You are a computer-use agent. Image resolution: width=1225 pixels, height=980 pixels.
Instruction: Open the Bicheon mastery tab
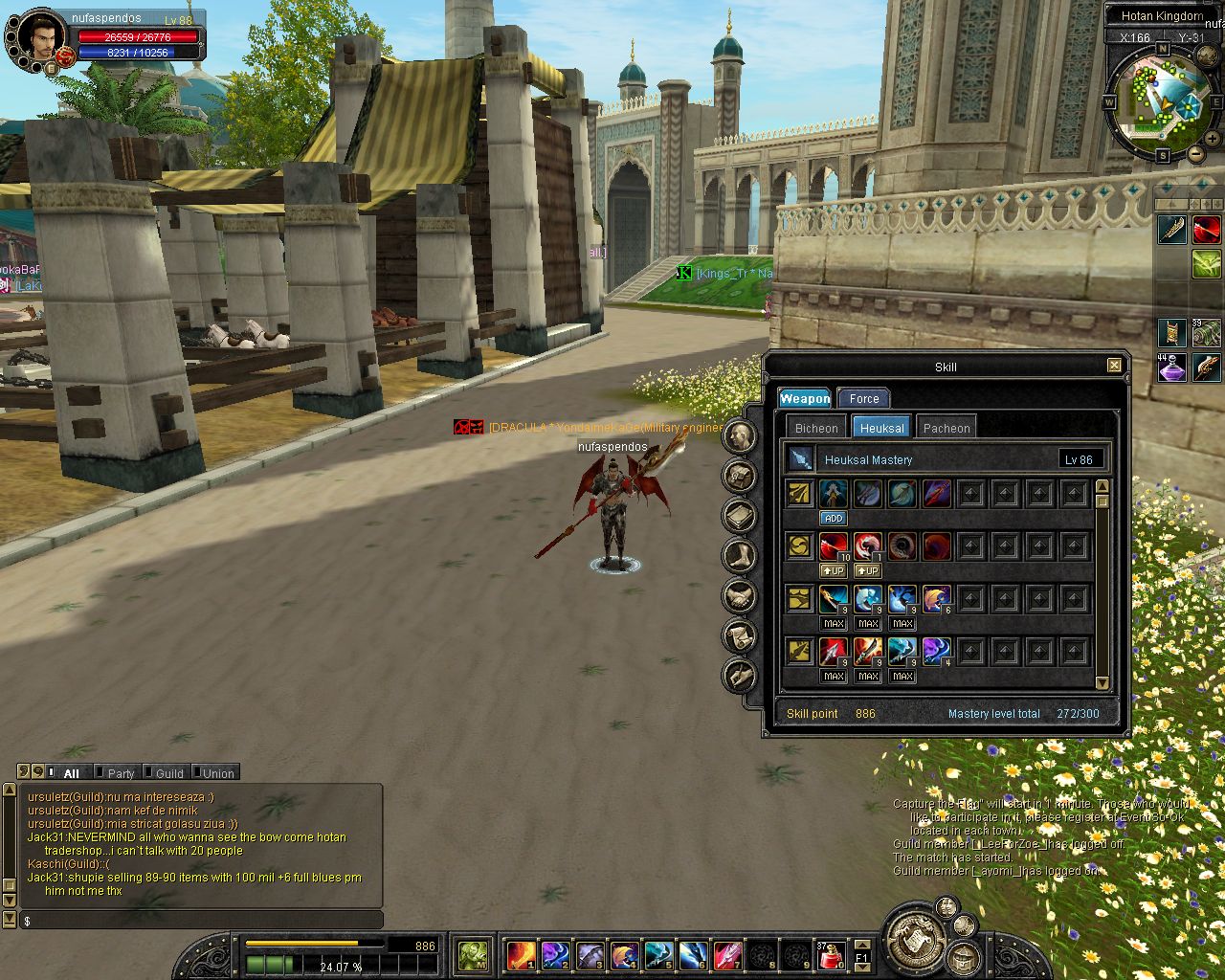(x=816, y=428)
